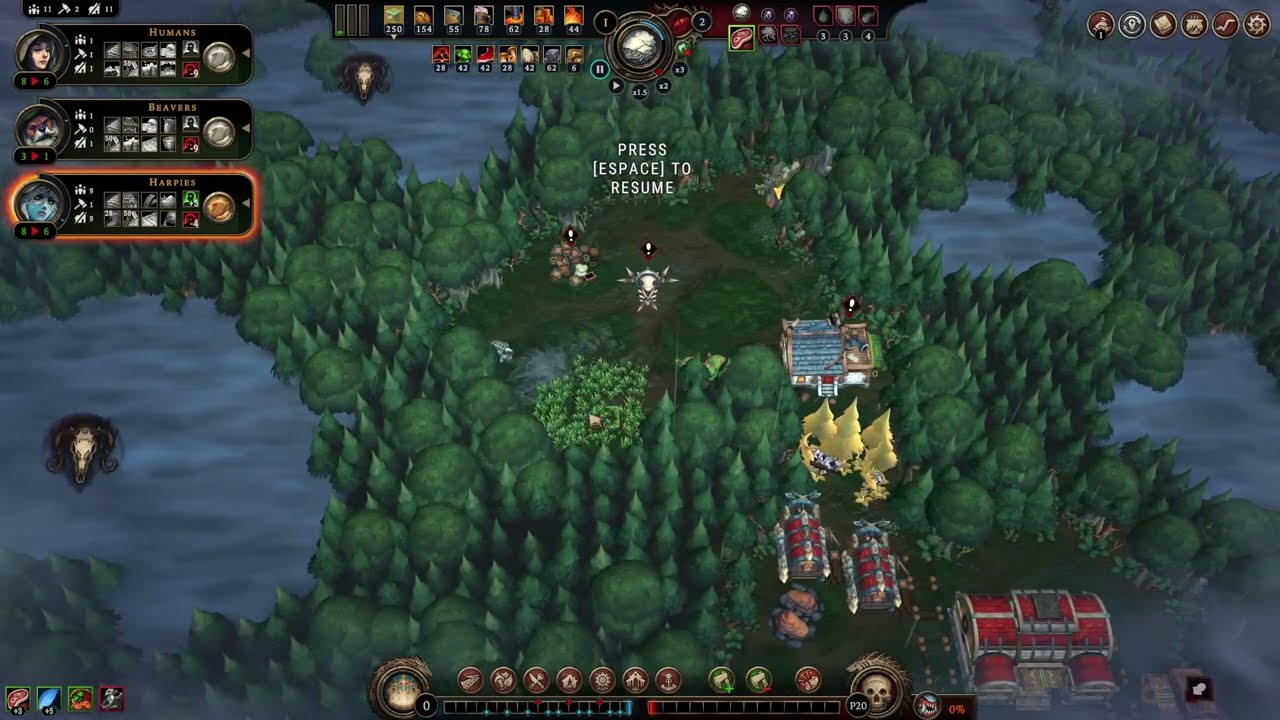
Task: Click the pause game speed button
Action: click(x=599, y=69)
